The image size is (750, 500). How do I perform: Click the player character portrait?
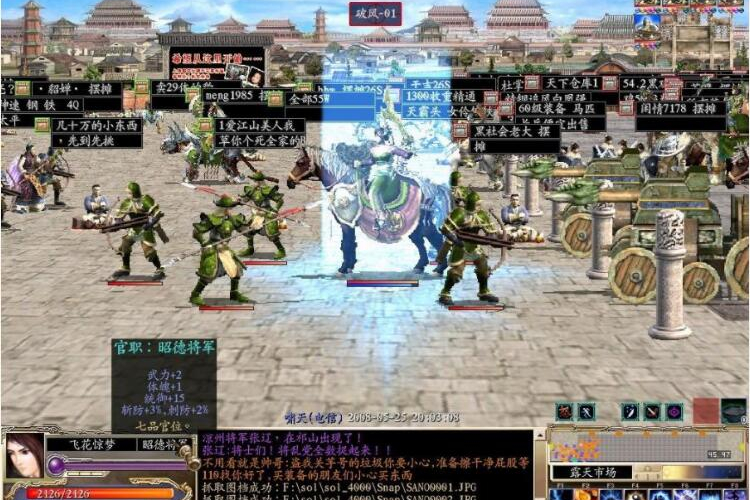pos(24,456)
